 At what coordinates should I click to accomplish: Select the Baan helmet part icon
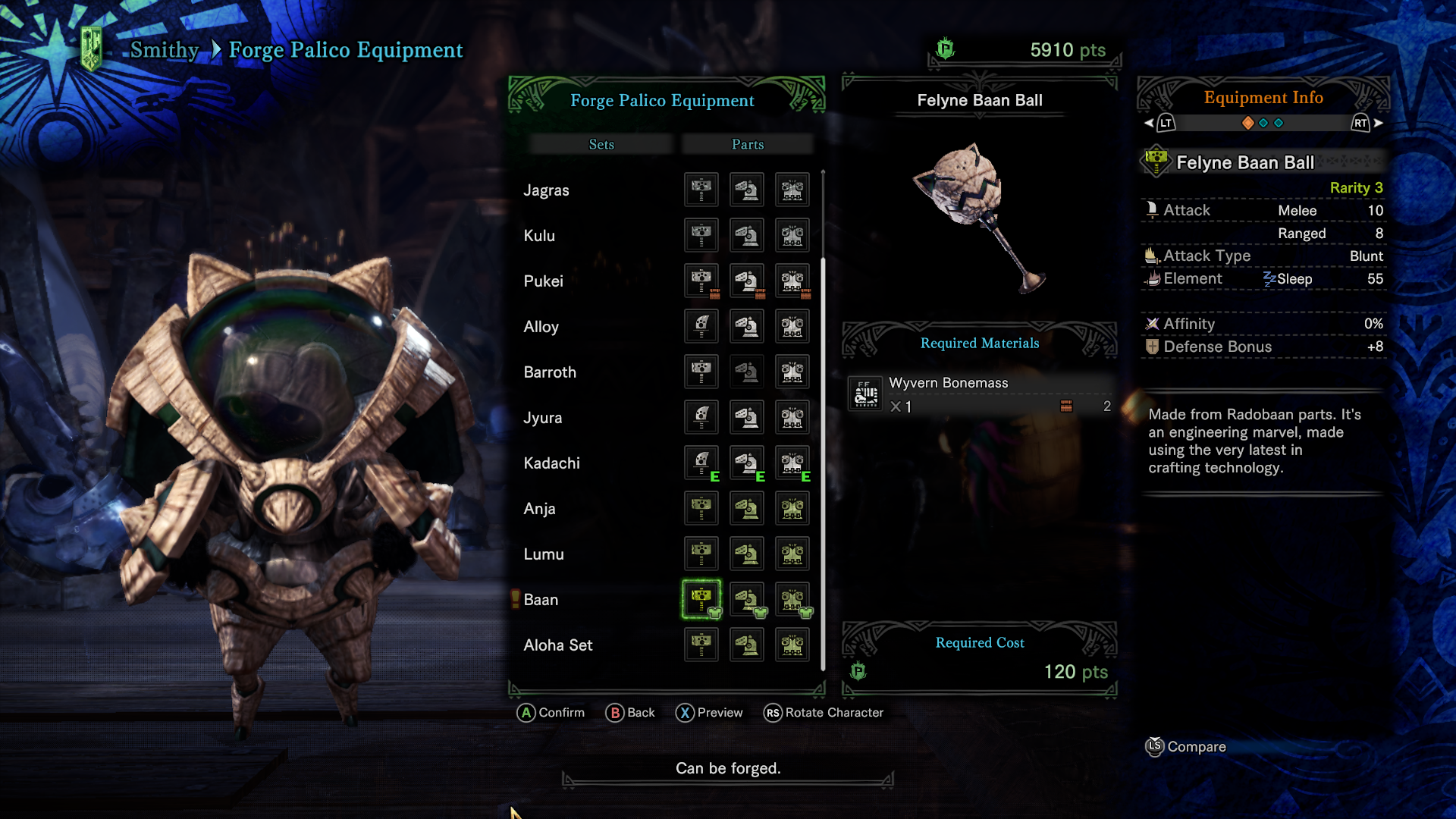click(747, 600)
